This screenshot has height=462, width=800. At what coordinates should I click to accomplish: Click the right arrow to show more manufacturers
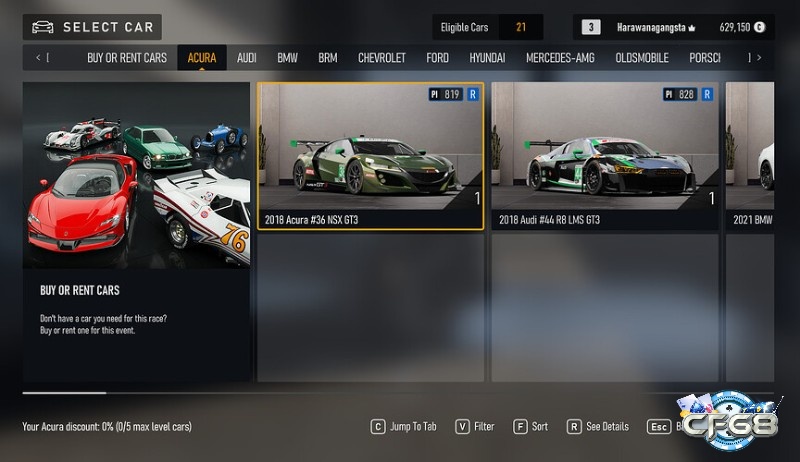[x=759, y=58]
